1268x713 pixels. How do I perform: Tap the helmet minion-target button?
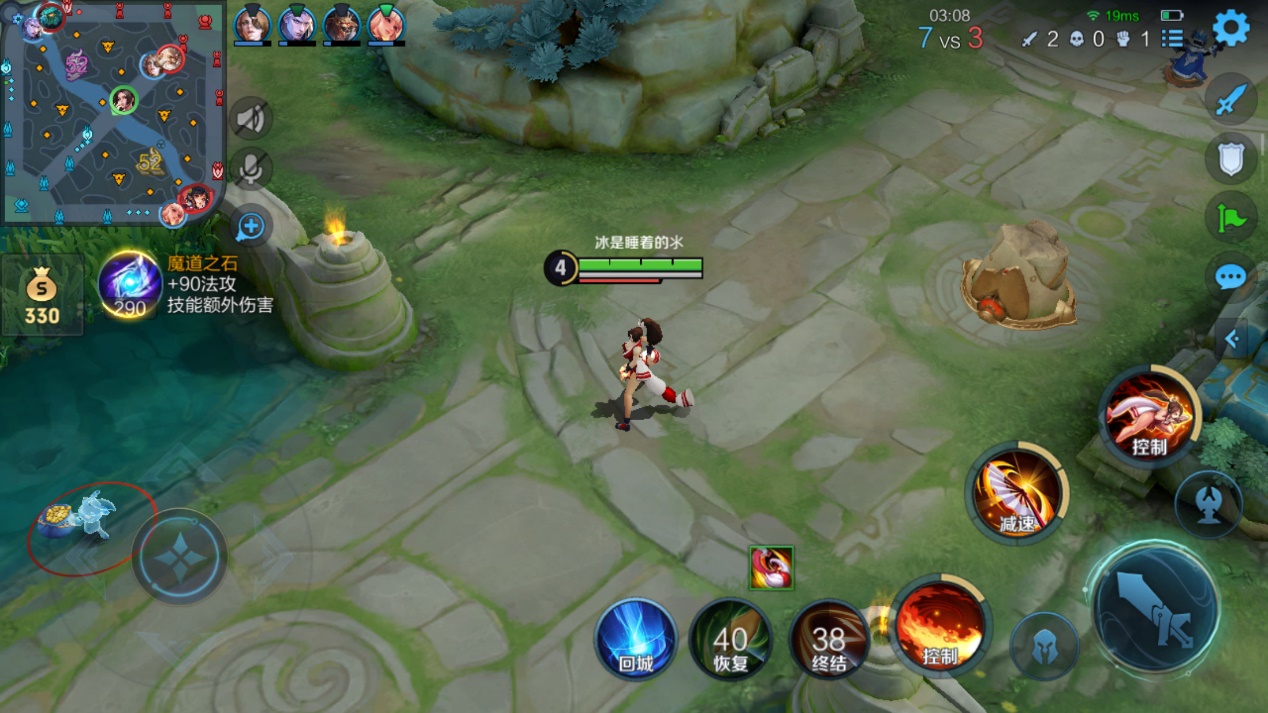pos(1044,646)
